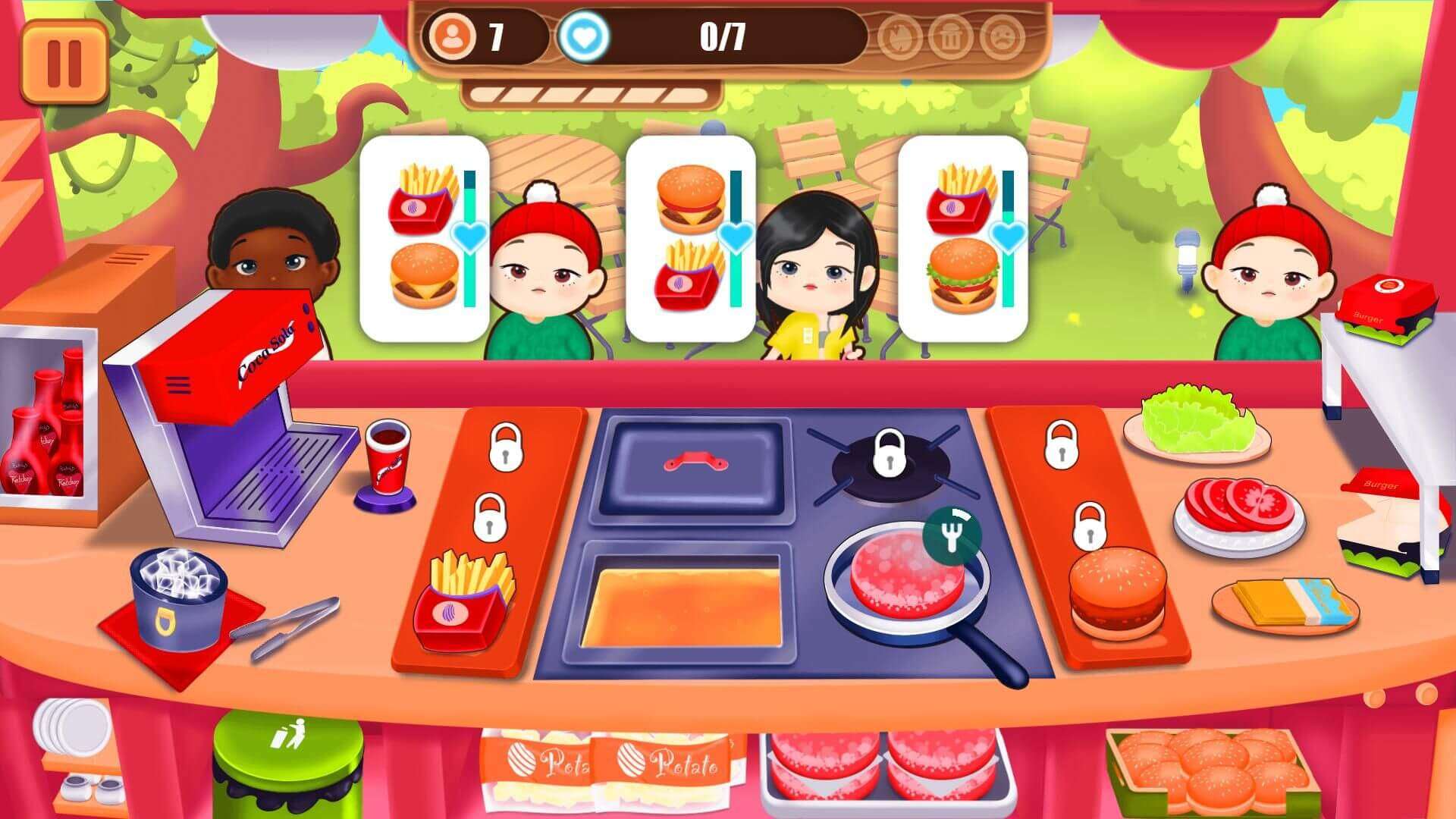Serve the filled cola cup
Viewport: 1456px width, 819px height.
coord(388,455)
